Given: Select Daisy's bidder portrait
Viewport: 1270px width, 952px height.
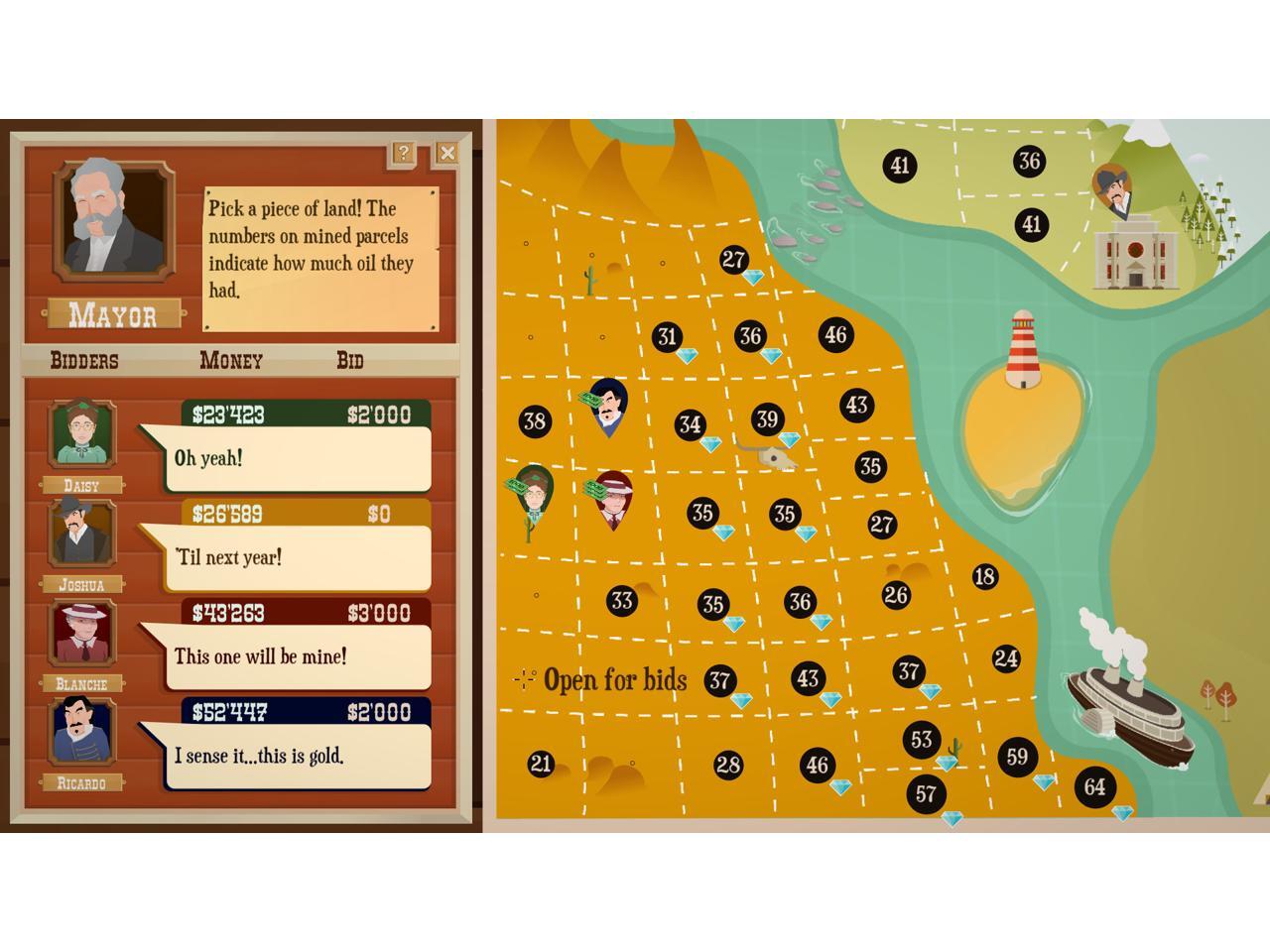Looking at the screenshot, I should (81, 435).
